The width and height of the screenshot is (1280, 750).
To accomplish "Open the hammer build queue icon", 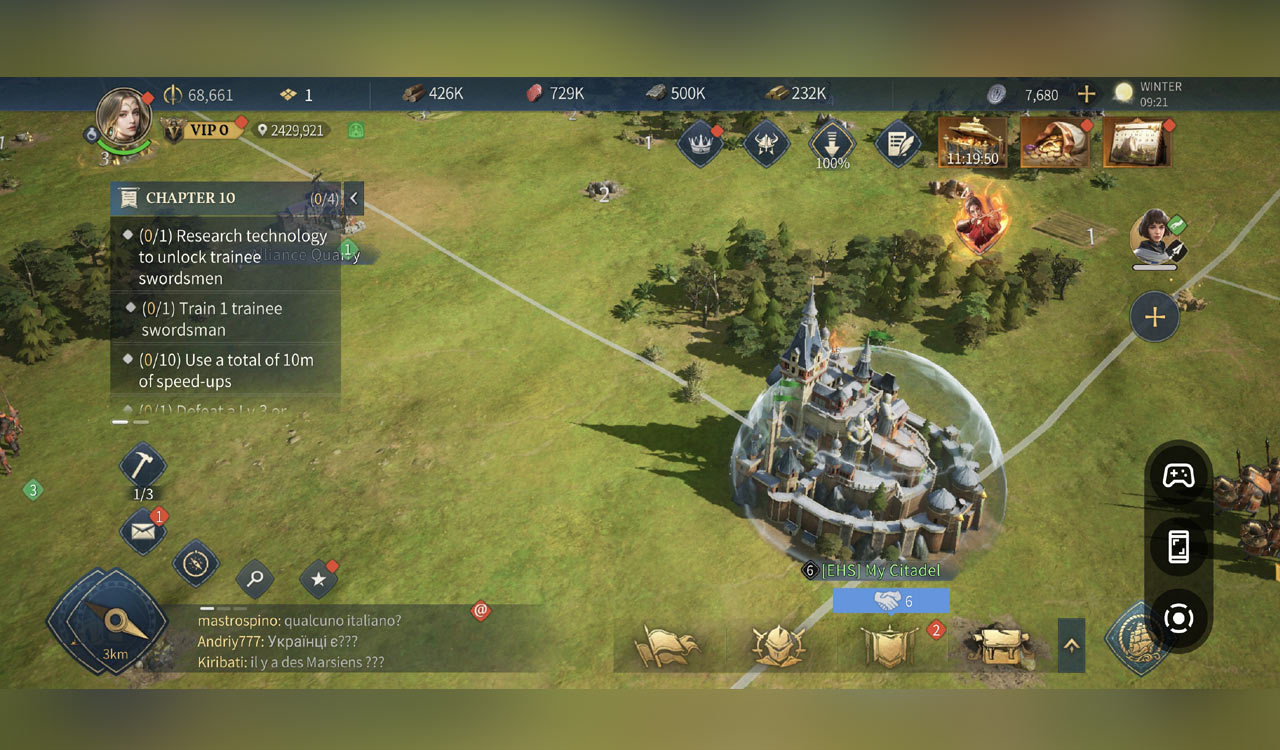I will 143,466.
